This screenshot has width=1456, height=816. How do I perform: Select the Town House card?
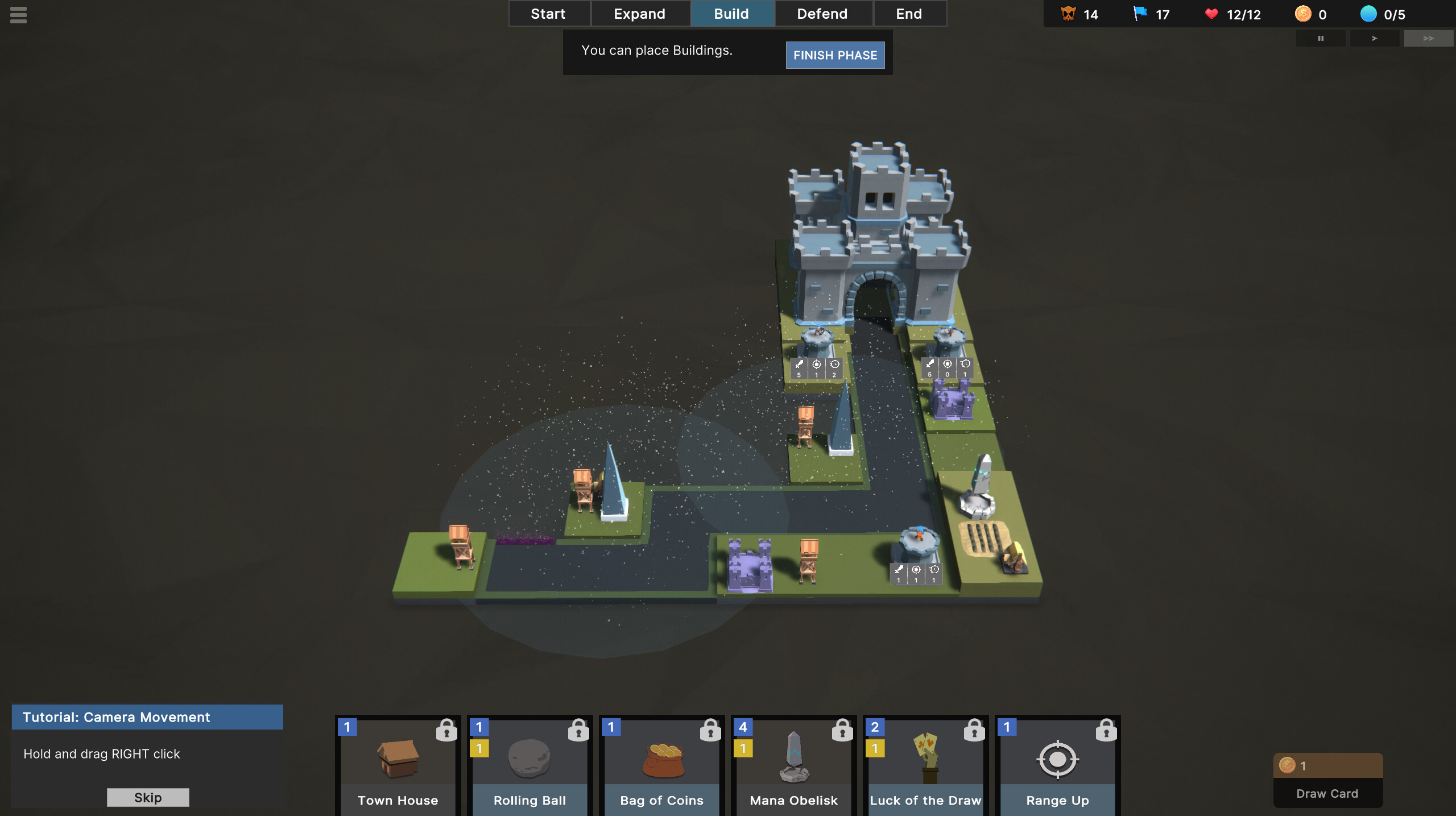click(397, 768)
